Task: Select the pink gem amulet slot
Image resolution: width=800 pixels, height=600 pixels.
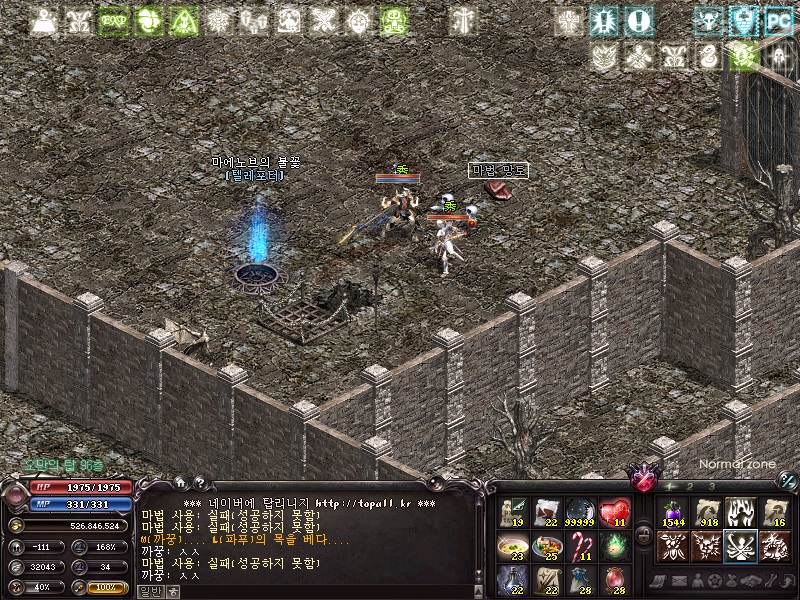Action: (x=614, y=578)
